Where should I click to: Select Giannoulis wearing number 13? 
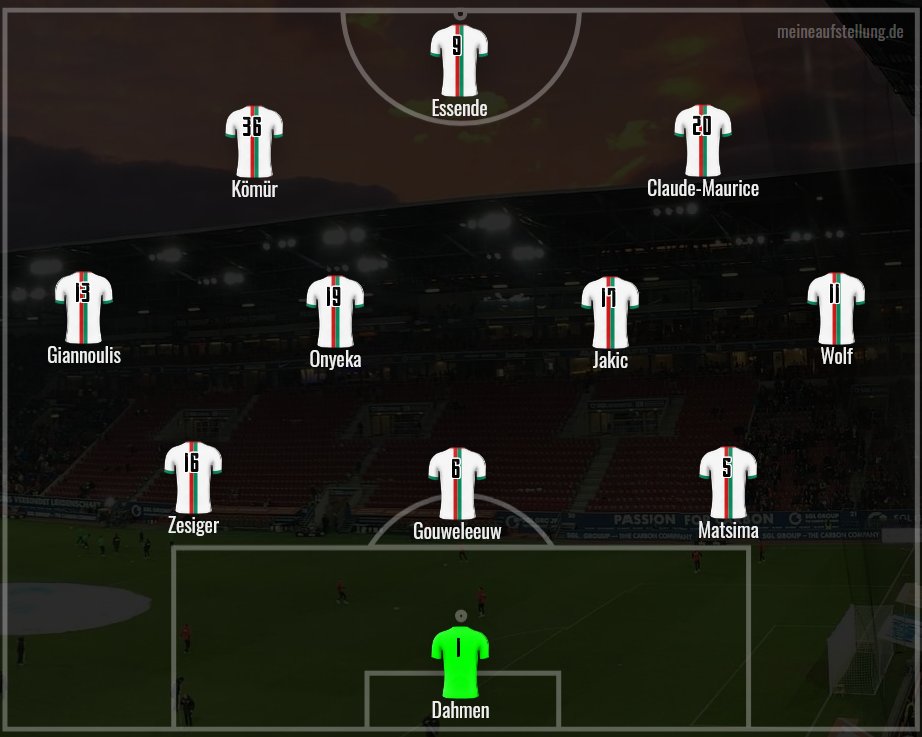coord(83,305)
